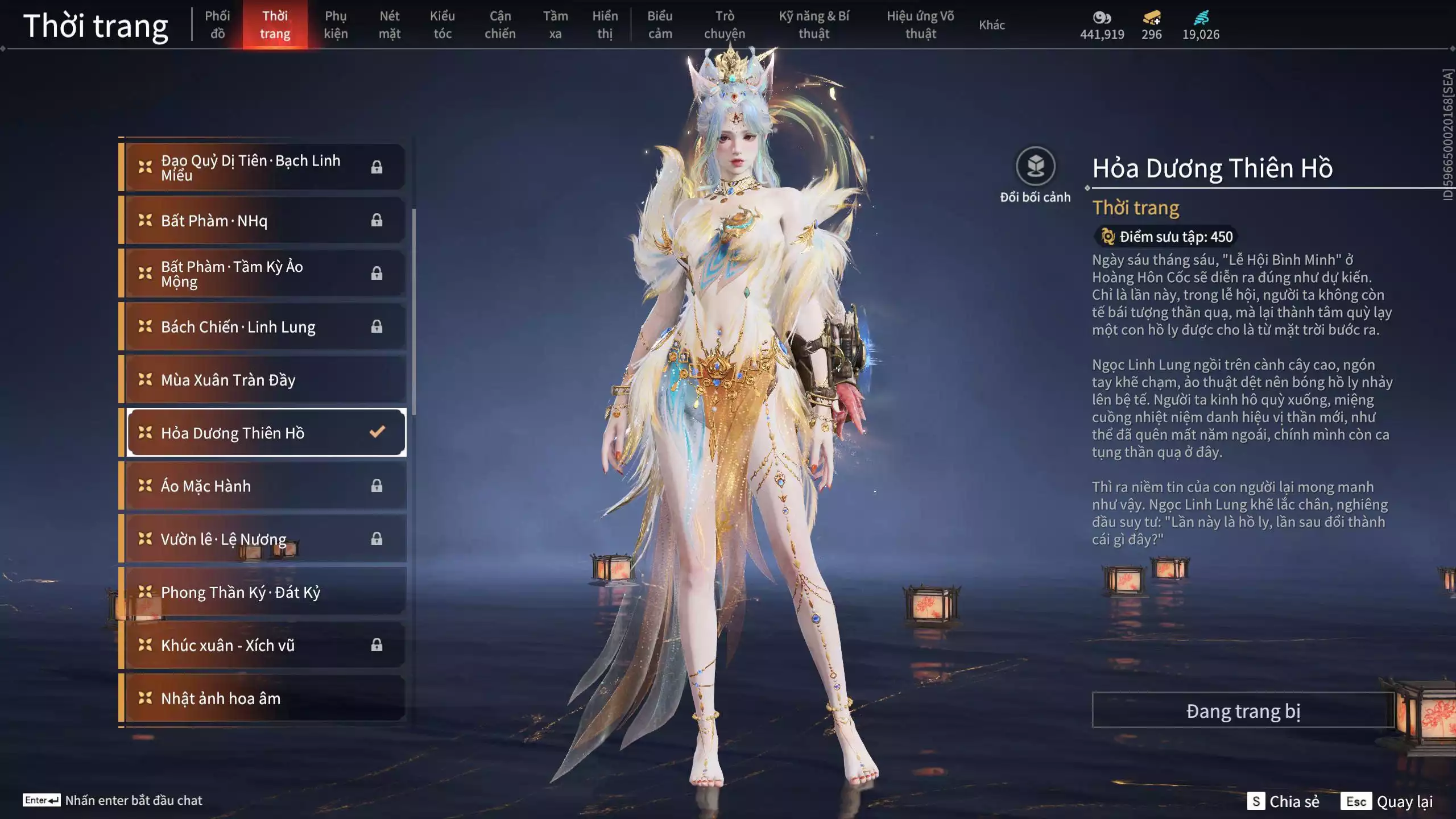Open Kỹ năng & Bí thuật tab
This screenshot has width=1456, height=819.
[814, 24]
